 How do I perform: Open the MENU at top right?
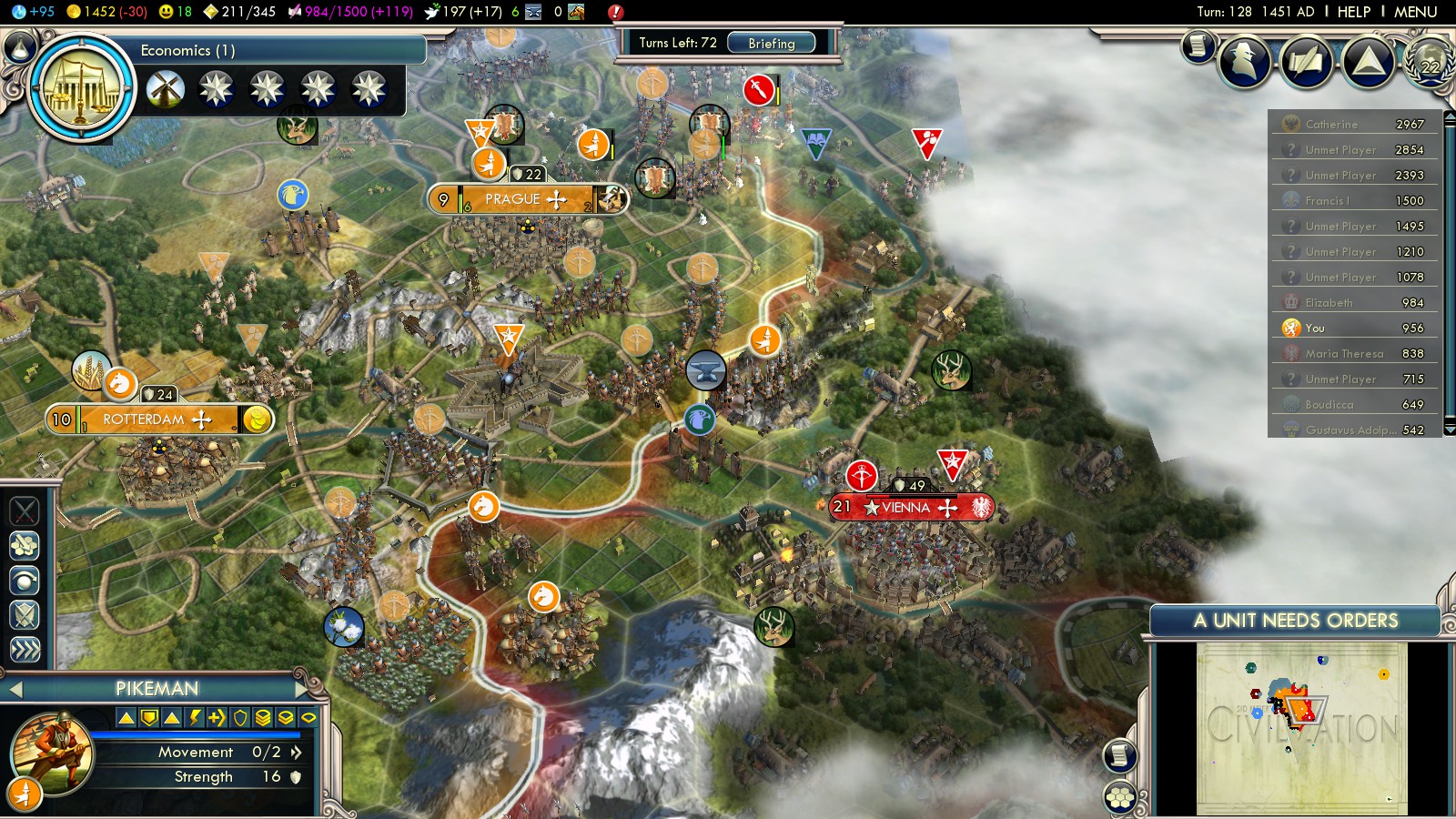tap(1415, 12)
